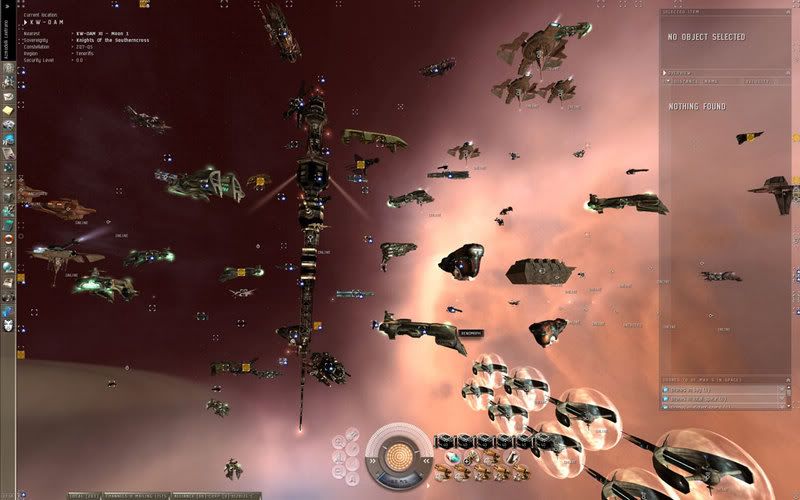Sort the overview by the Name column
800x500 pixels.
[712, 82]
